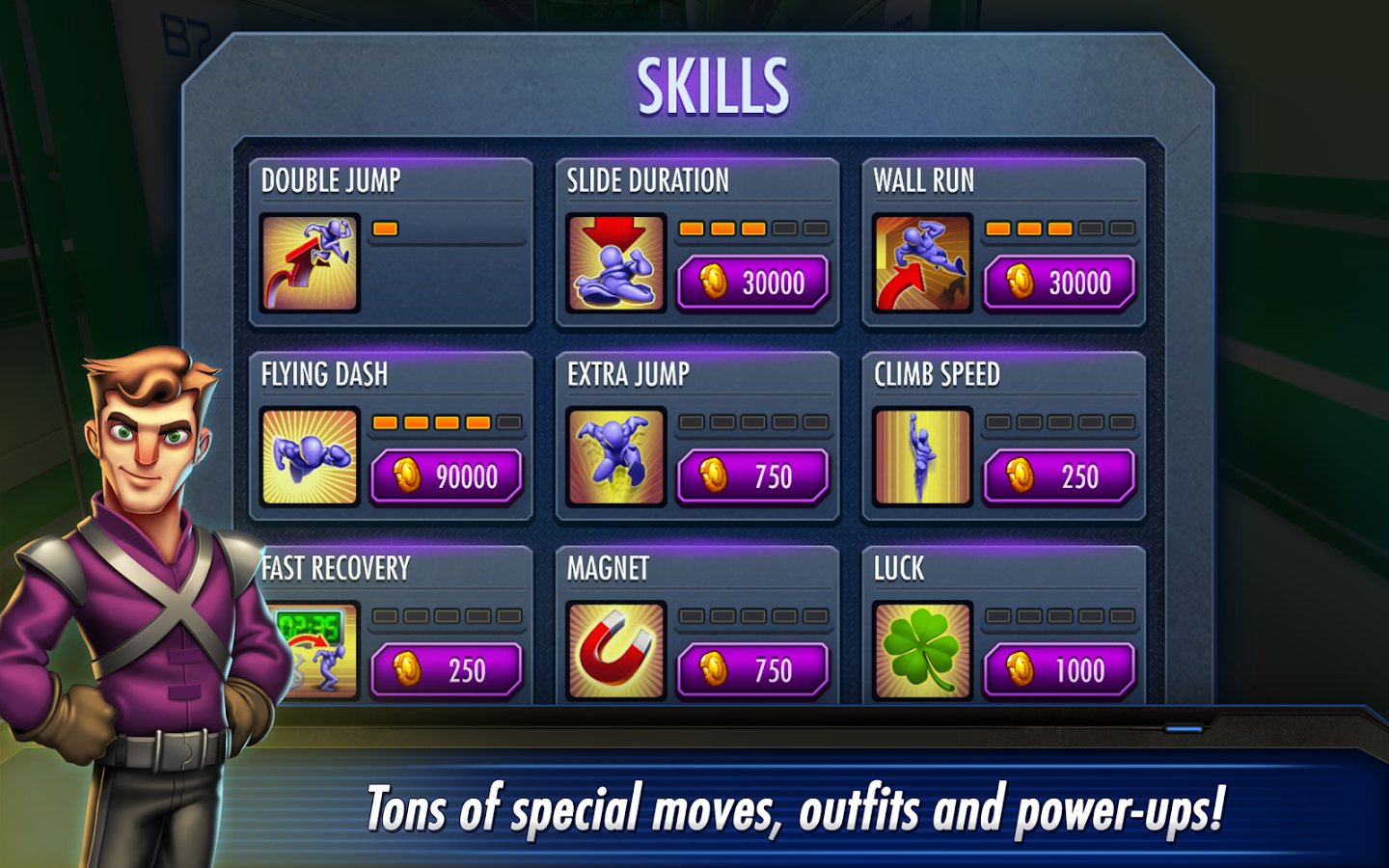This screenshot has width=1389, height=868.
Task: Click the Slide Duration skill icon
Action: tap(616, 263)
